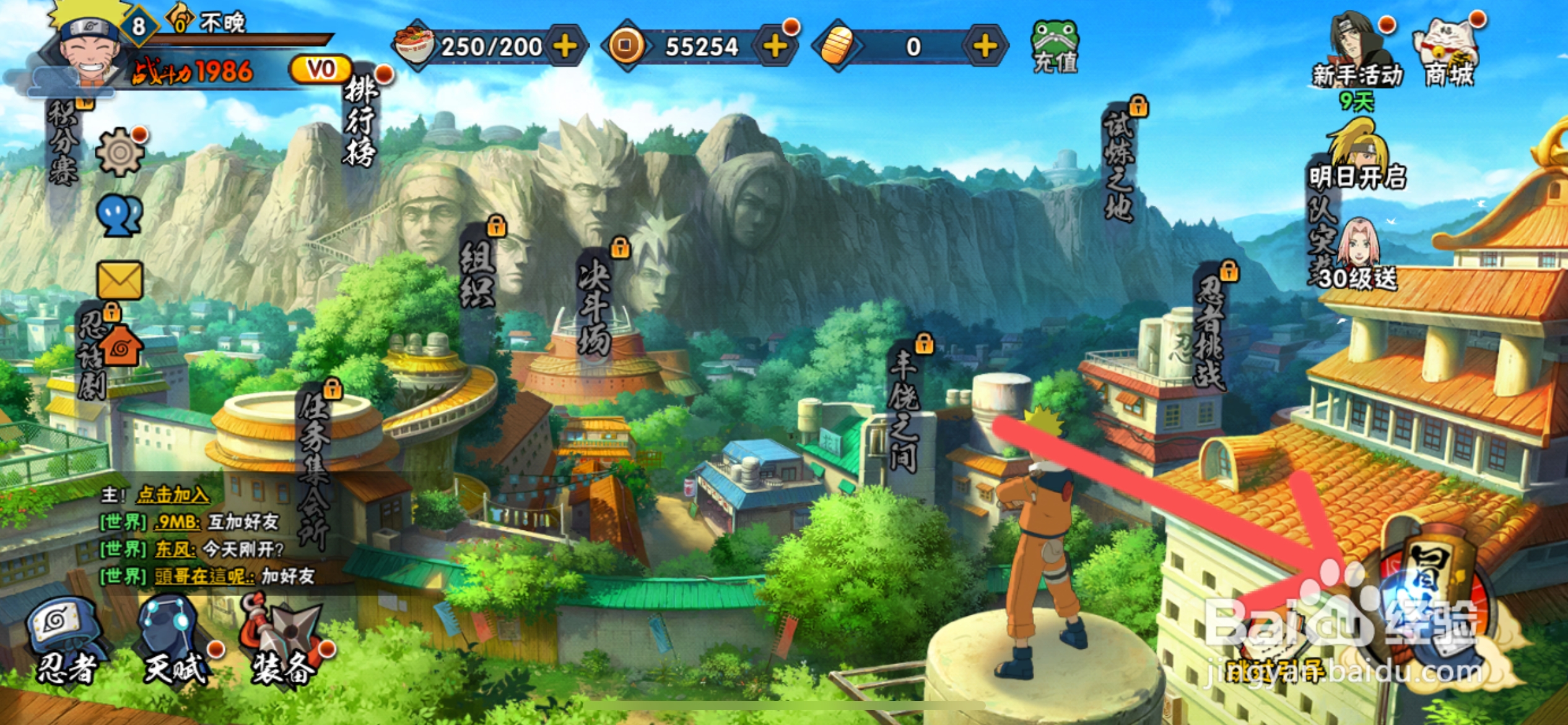Add gold ingots with plus button
Image resolution: width=1568 pixels, height=725 pixels.
985,46
